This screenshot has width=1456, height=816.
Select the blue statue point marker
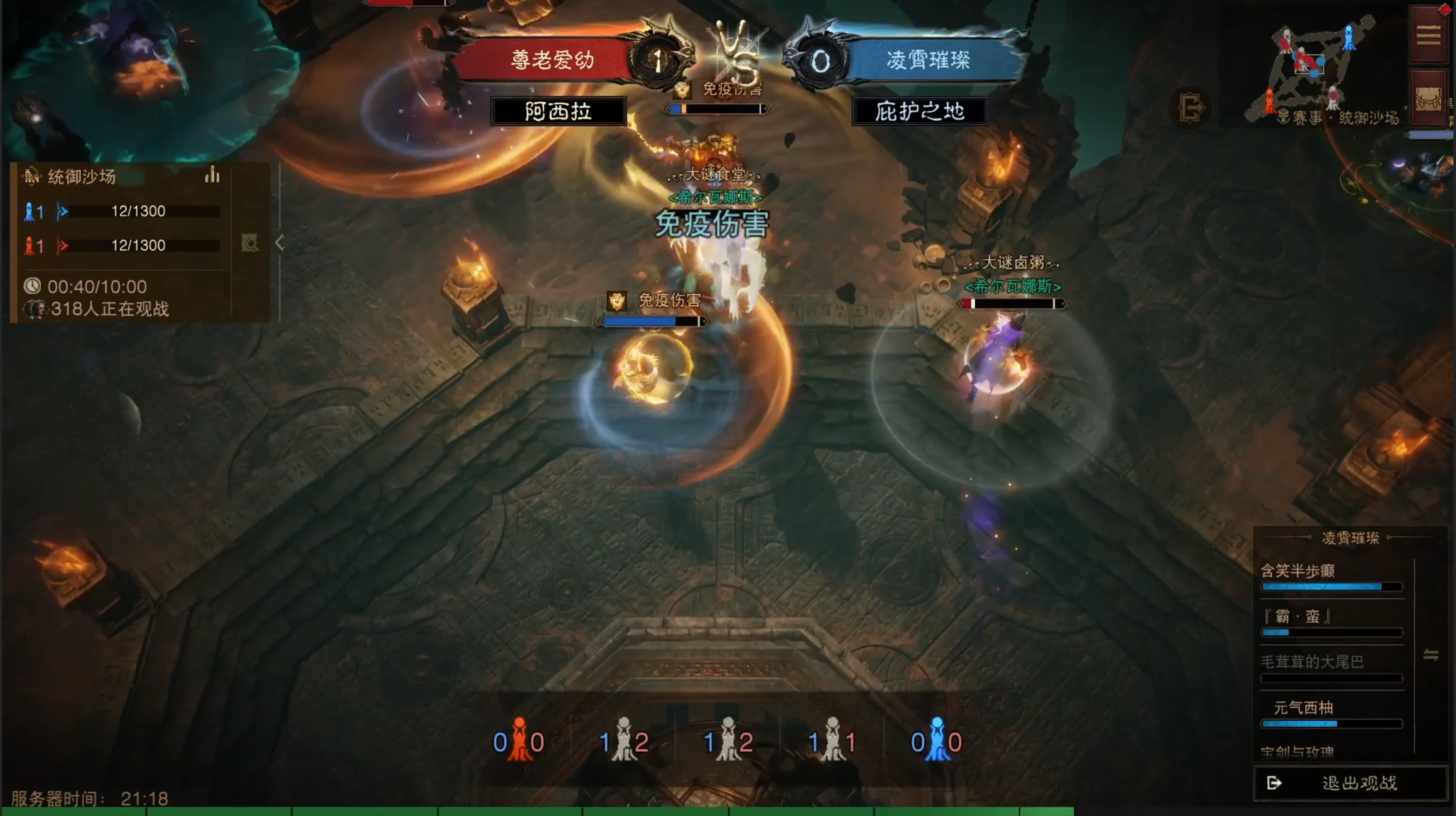coord(936,740)
